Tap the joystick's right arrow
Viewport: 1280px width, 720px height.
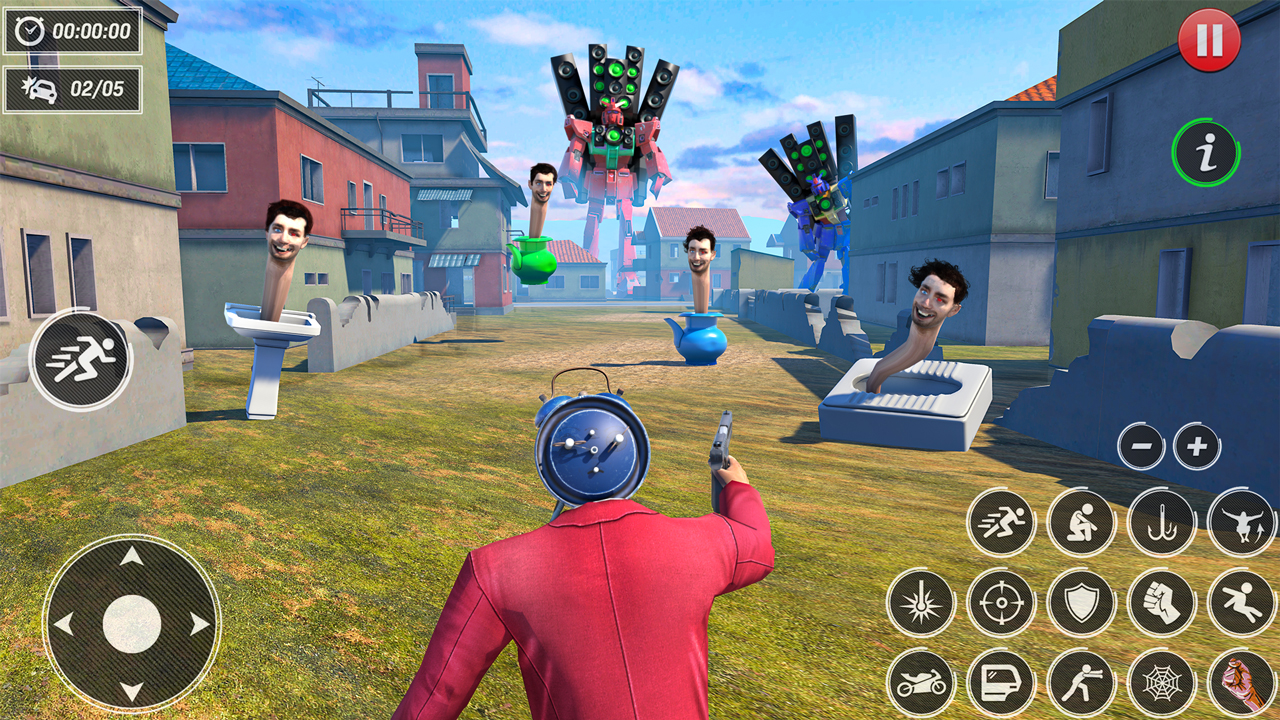(x=200, y=624)
